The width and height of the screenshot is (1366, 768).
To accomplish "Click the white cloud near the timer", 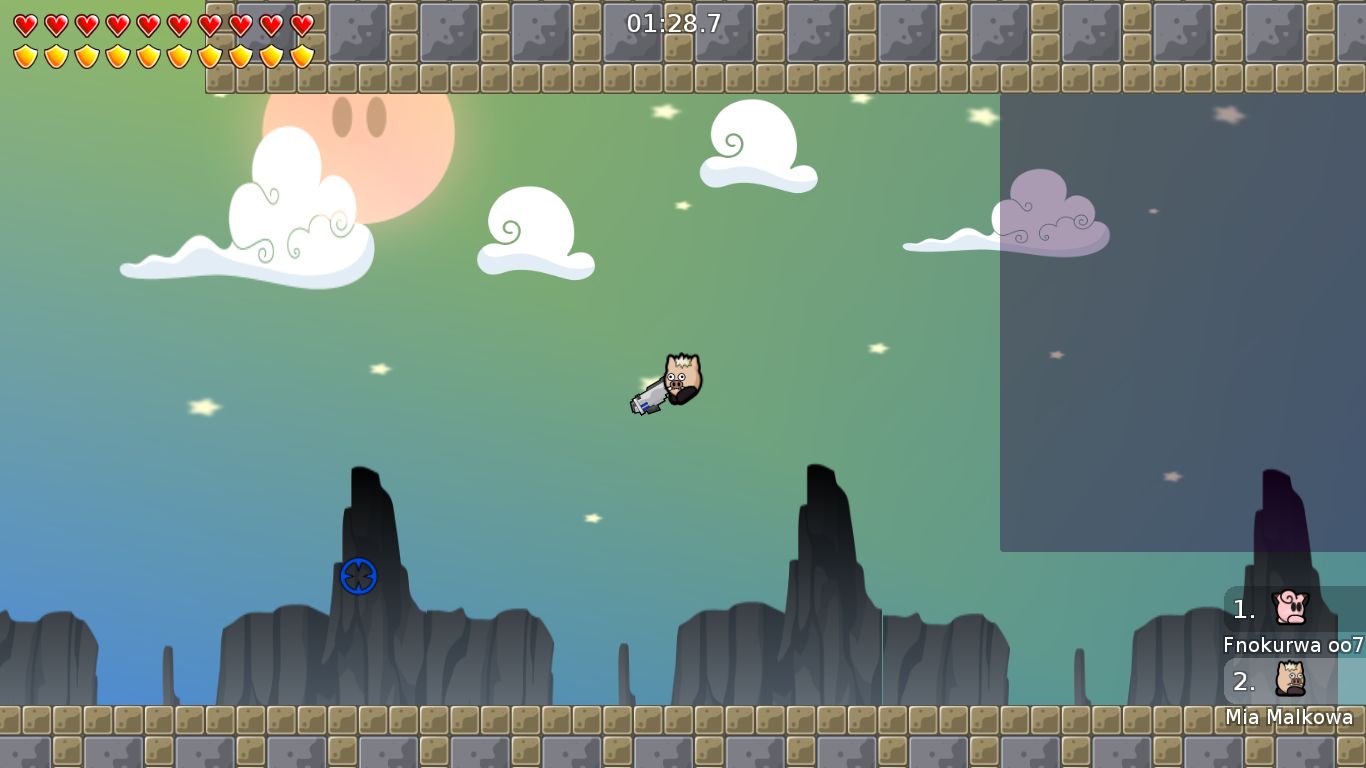I will [755, 145].
